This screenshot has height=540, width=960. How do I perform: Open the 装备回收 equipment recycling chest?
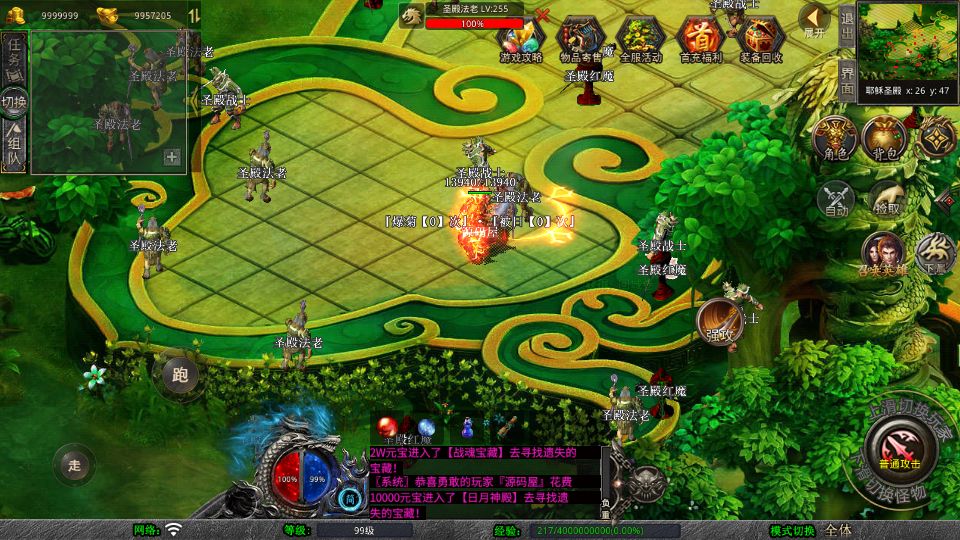click(x=761, y=38)
